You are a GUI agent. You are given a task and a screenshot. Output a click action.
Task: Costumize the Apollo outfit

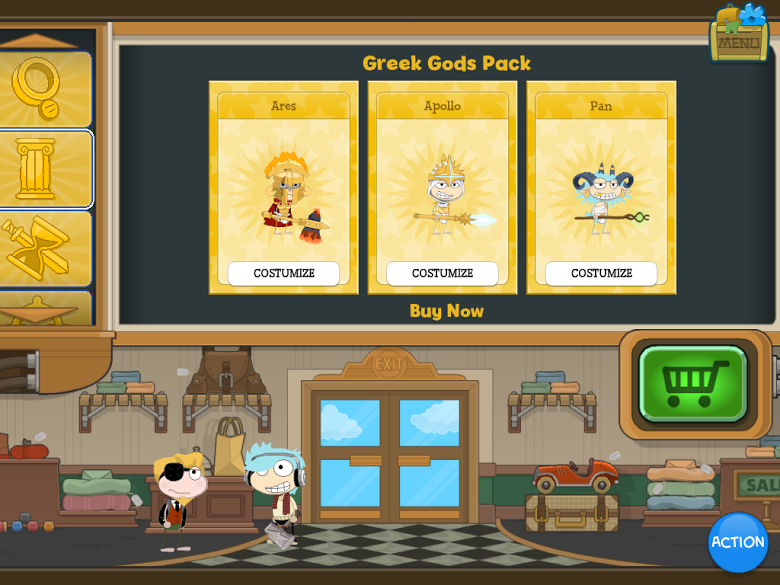pos(442,273)
